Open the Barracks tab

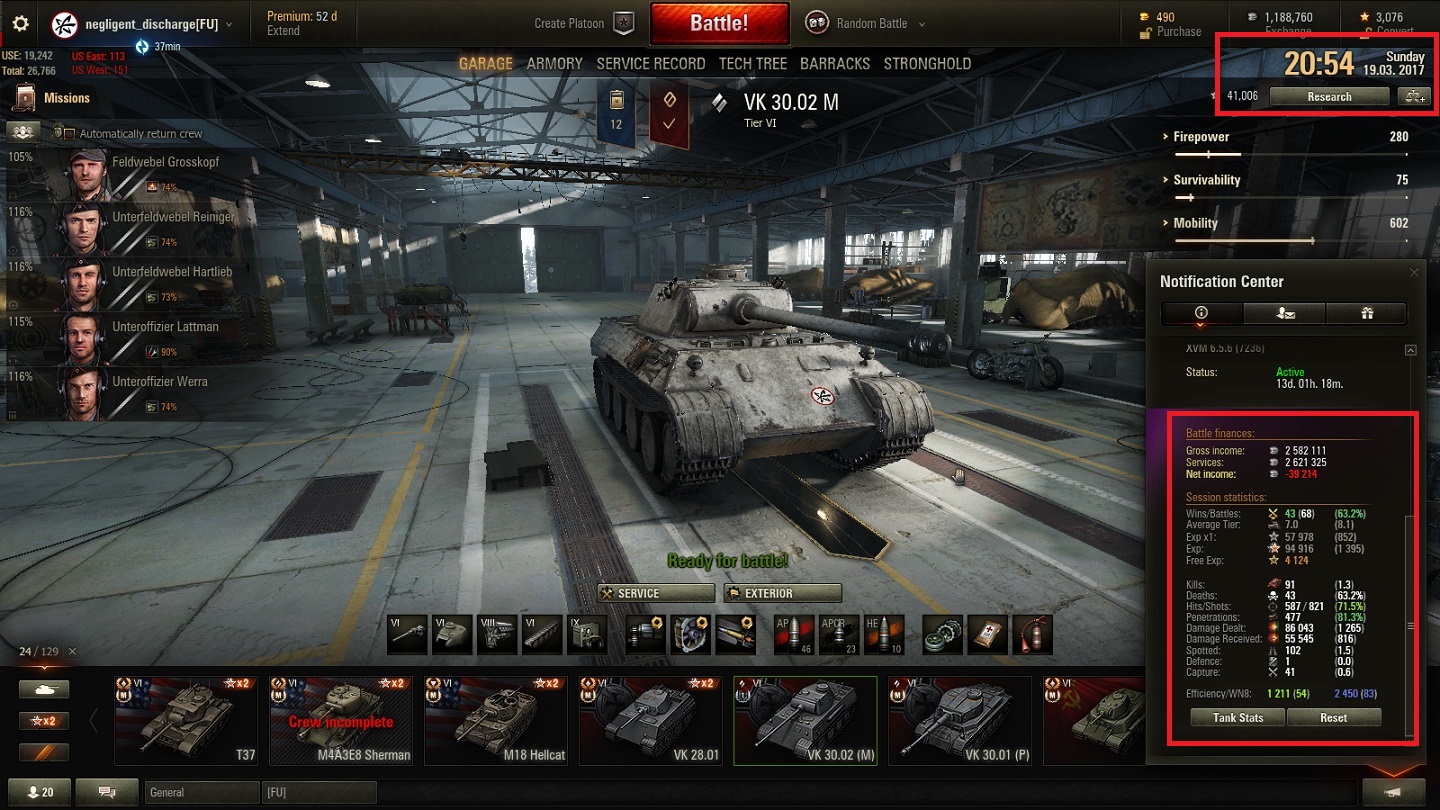pyautogui.click(x=834, y=63)
